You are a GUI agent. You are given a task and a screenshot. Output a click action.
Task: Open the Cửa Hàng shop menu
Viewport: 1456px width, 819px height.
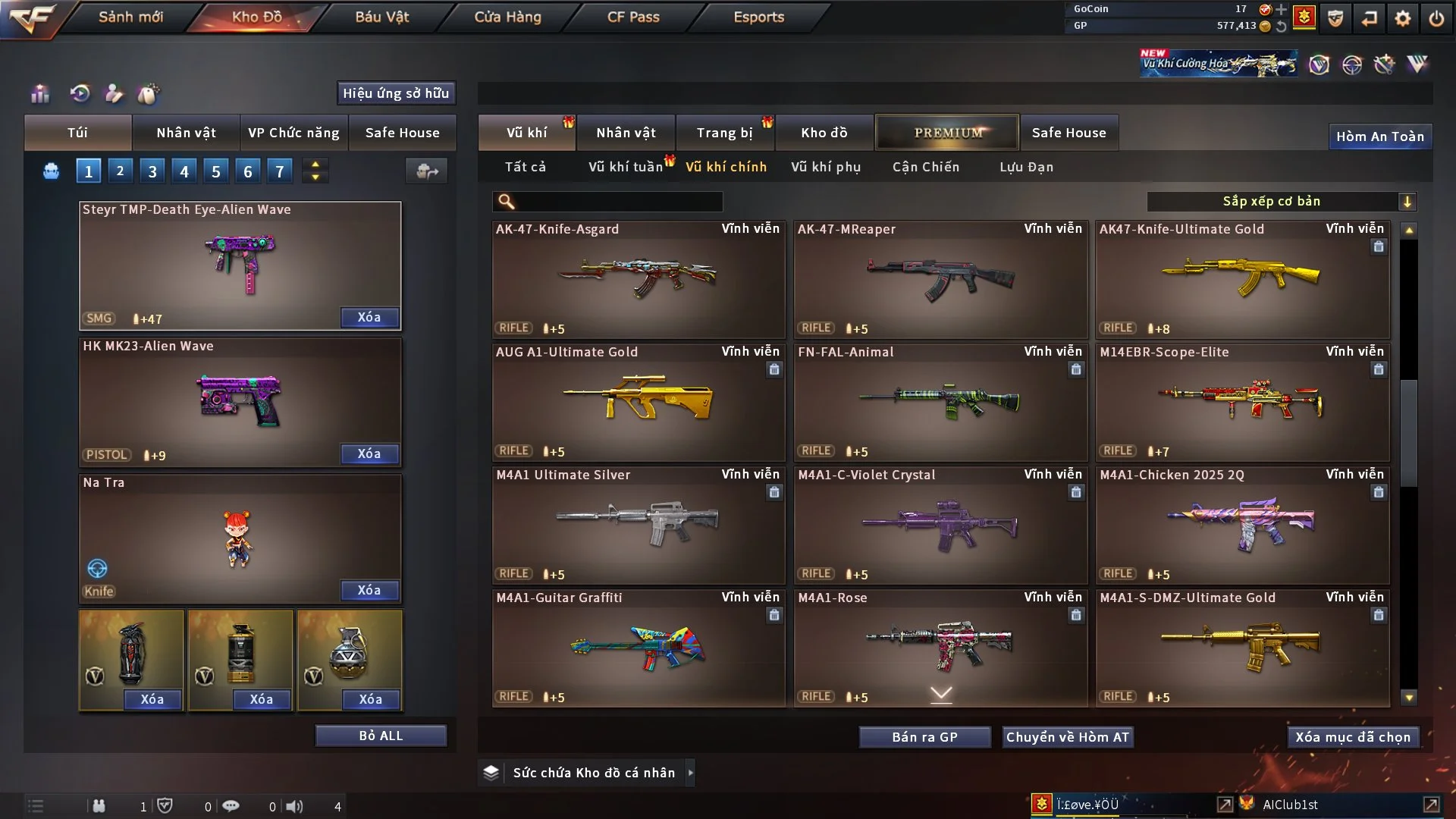507,17
